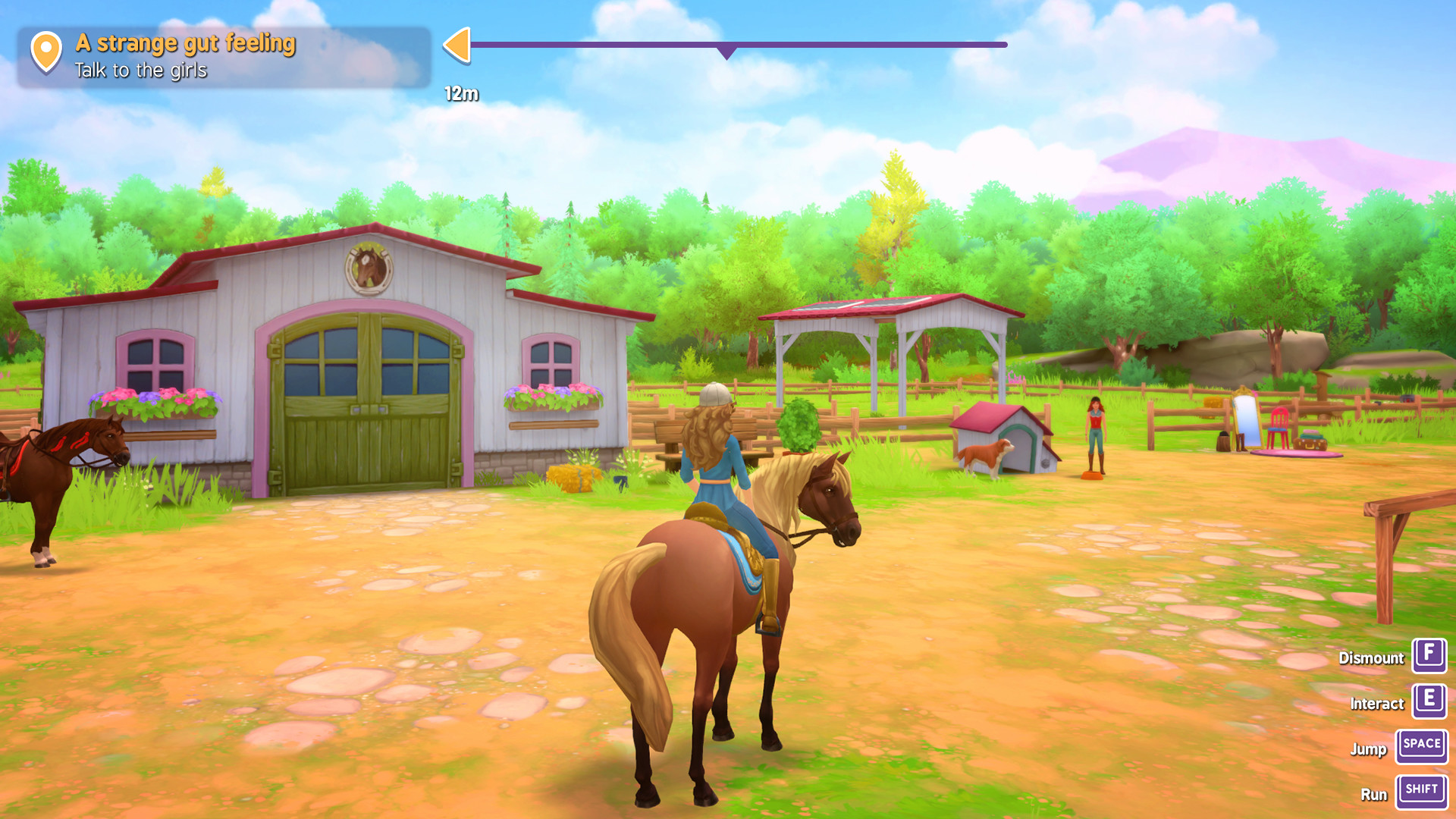Select the F Dismount key icon
Screen dimensions: 1456x819
click(1429, 657)
